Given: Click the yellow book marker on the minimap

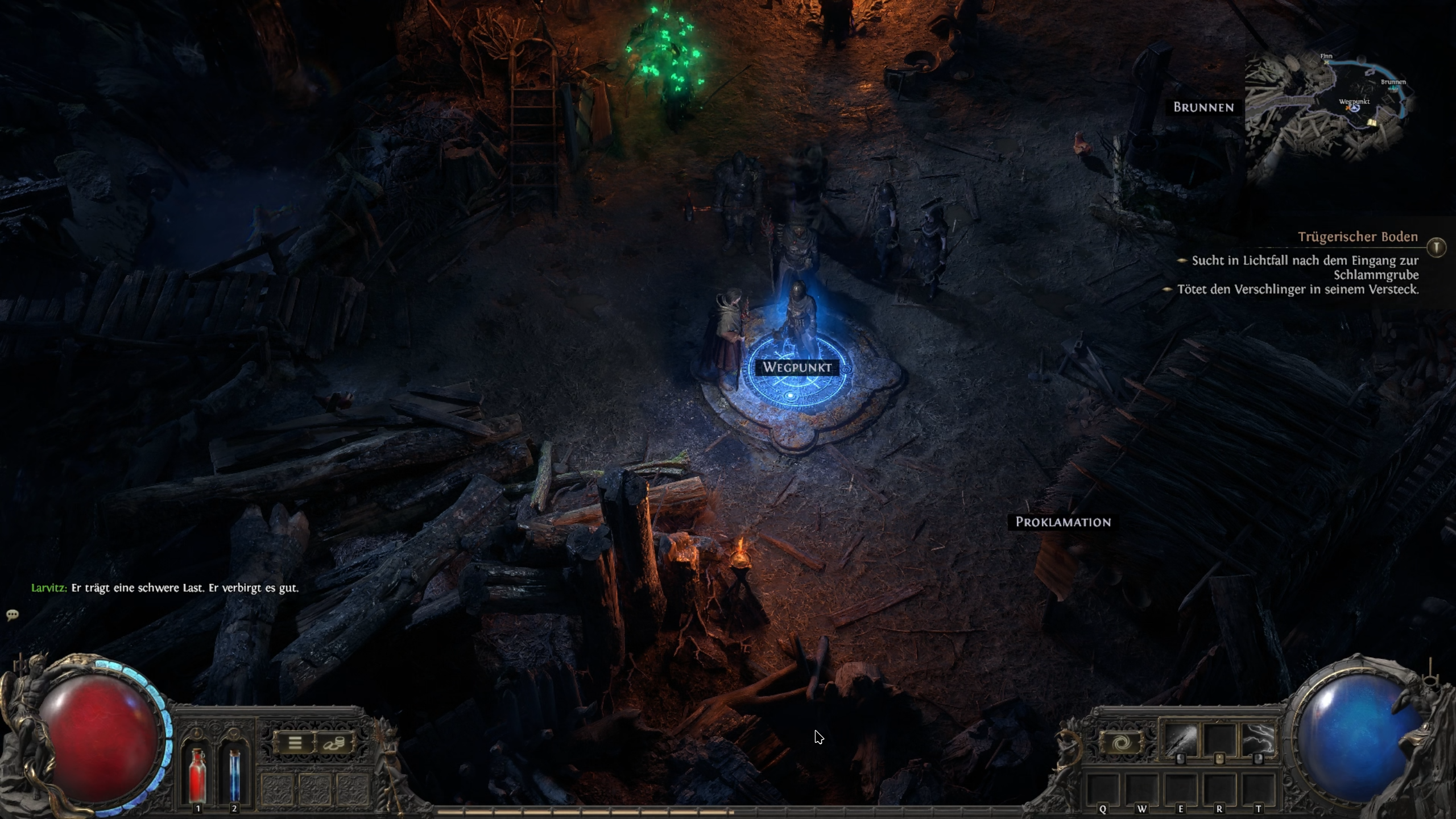Looking at the screenshot, I should tap(1373, 122).
